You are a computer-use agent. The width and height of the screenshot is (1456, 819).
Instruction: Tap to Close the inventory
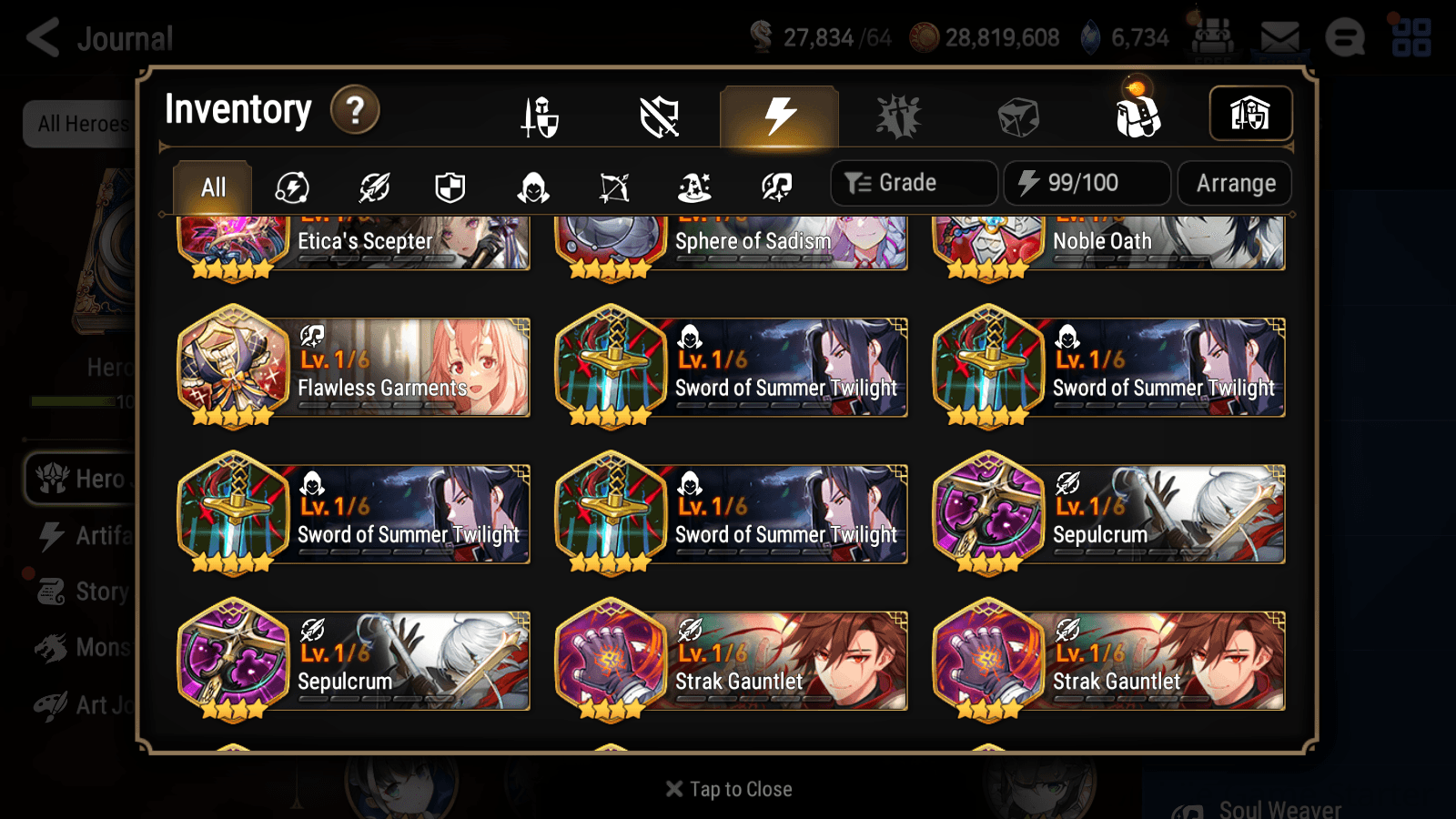click(x=727, y=788)
